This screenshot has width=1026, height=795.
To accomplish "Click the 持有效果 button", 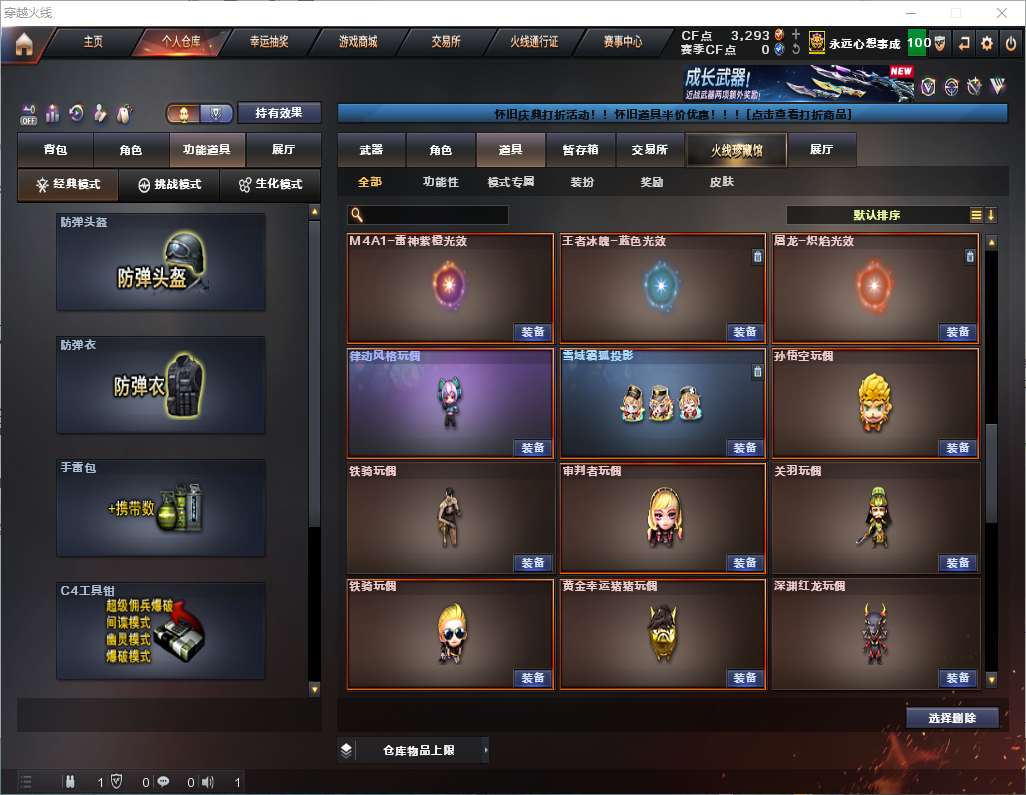I will point(278,113).
